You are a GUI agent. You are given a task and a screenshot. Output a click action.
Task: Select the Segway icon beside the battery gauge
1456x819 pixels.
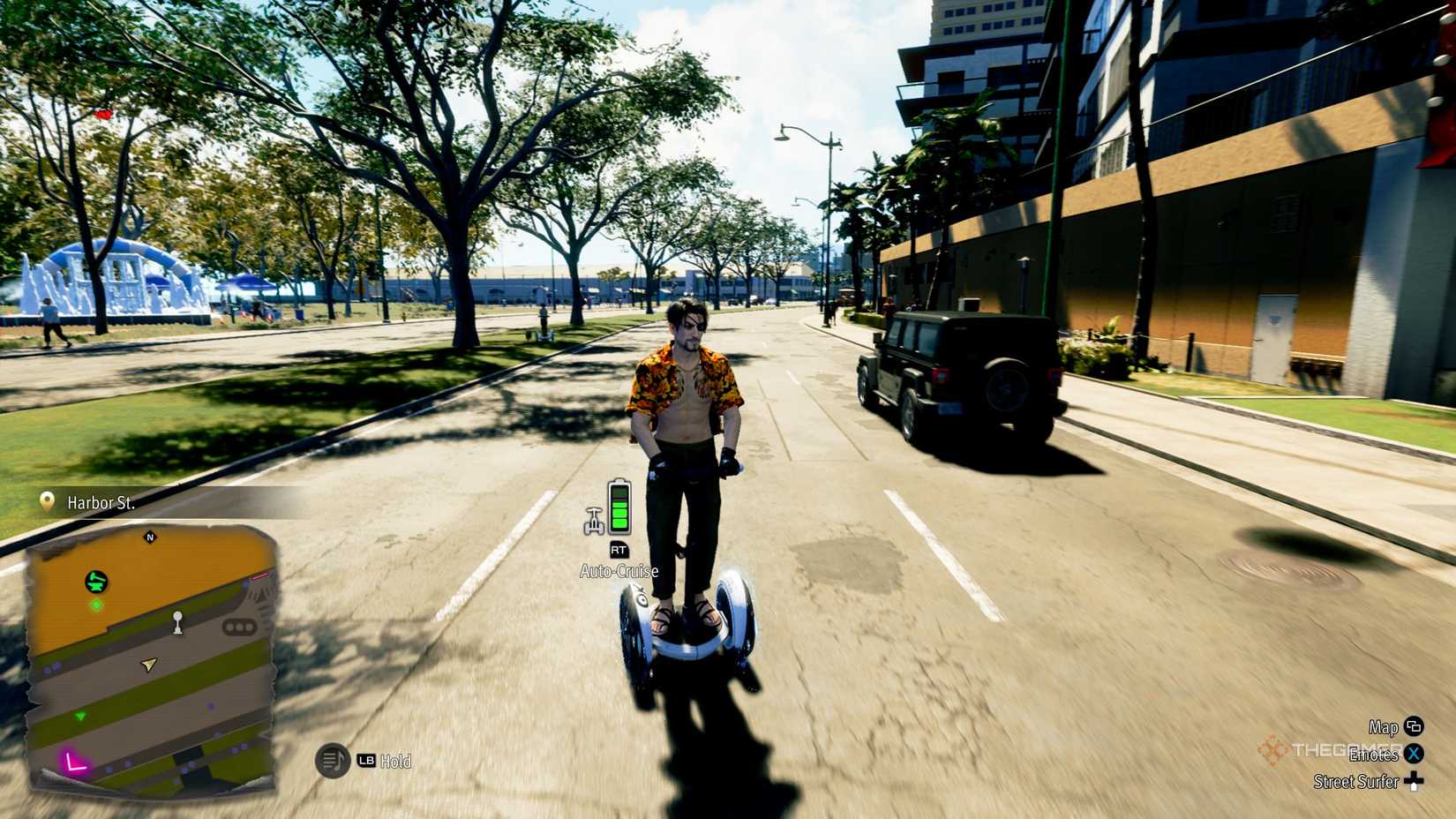[595, 521]
